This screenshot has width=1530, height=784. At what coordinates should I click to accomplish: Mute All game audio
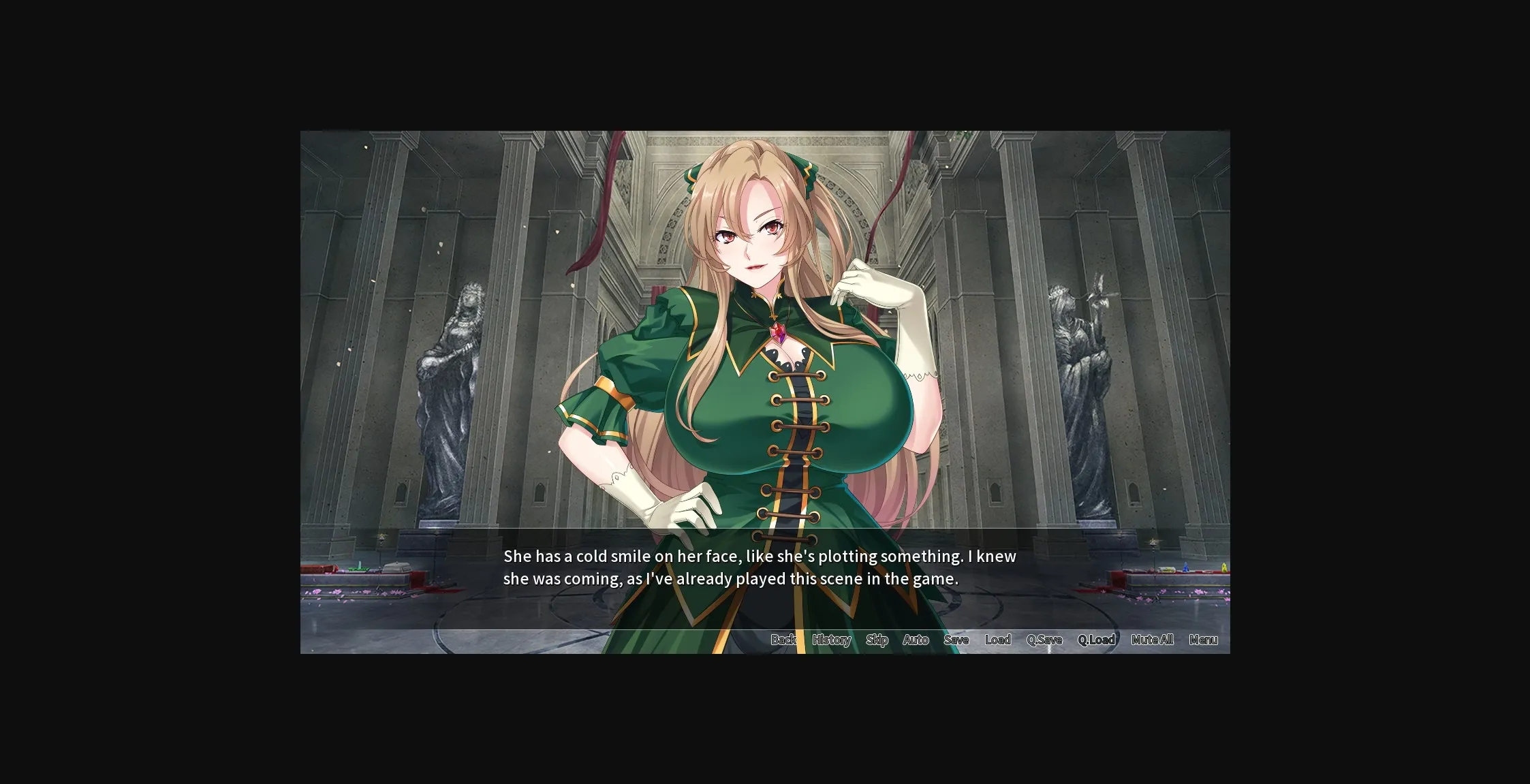pos(1151,640)
